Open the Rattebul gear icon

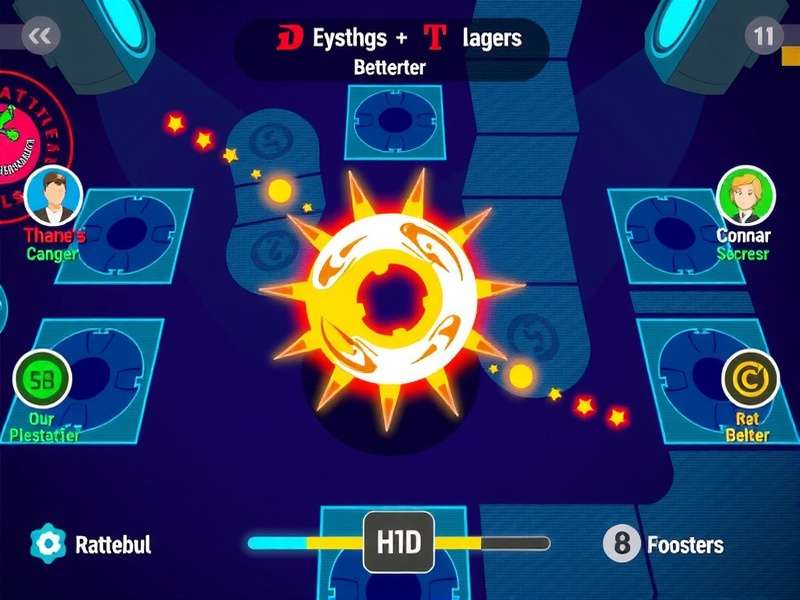(x=48, y=544)
